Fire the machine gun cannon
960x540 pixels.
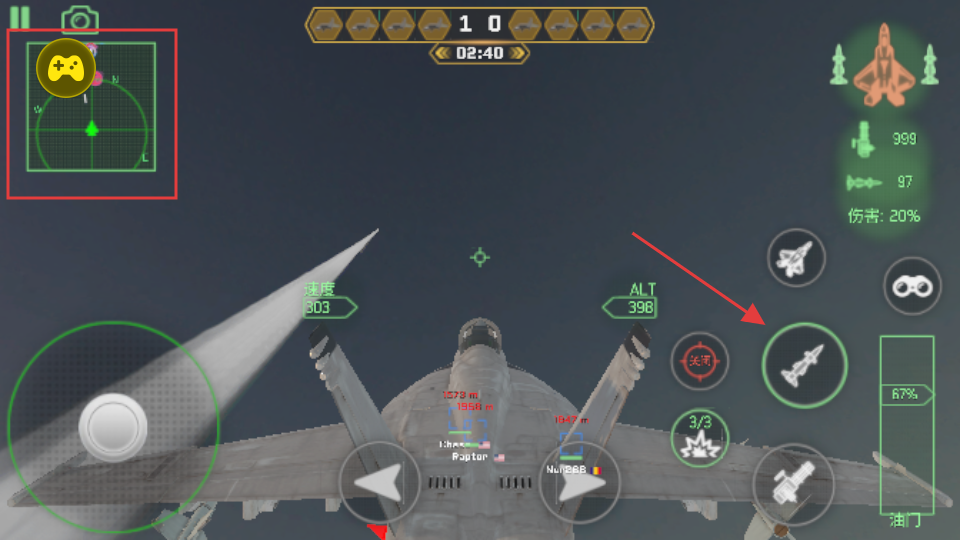(792, 484)
